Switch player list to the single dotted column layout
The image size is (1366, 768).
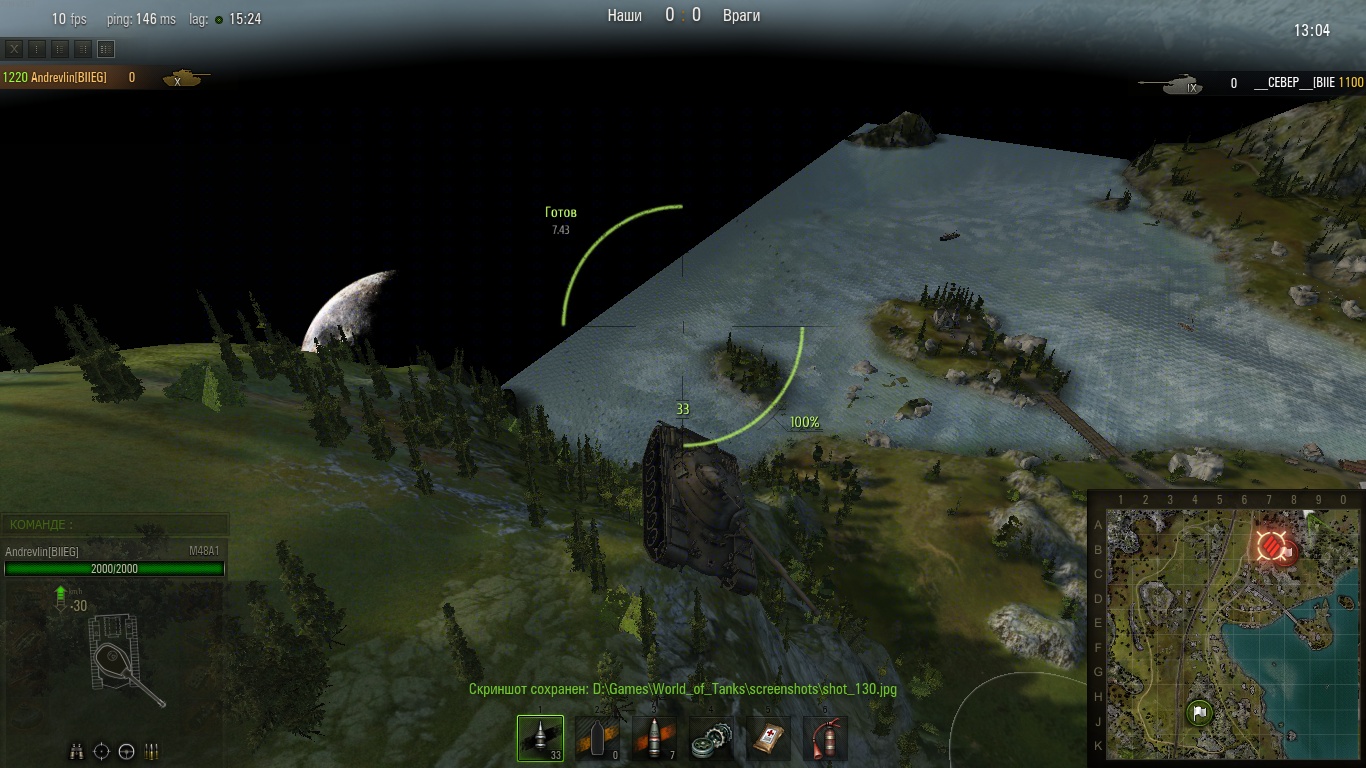(x=37, y=48)
